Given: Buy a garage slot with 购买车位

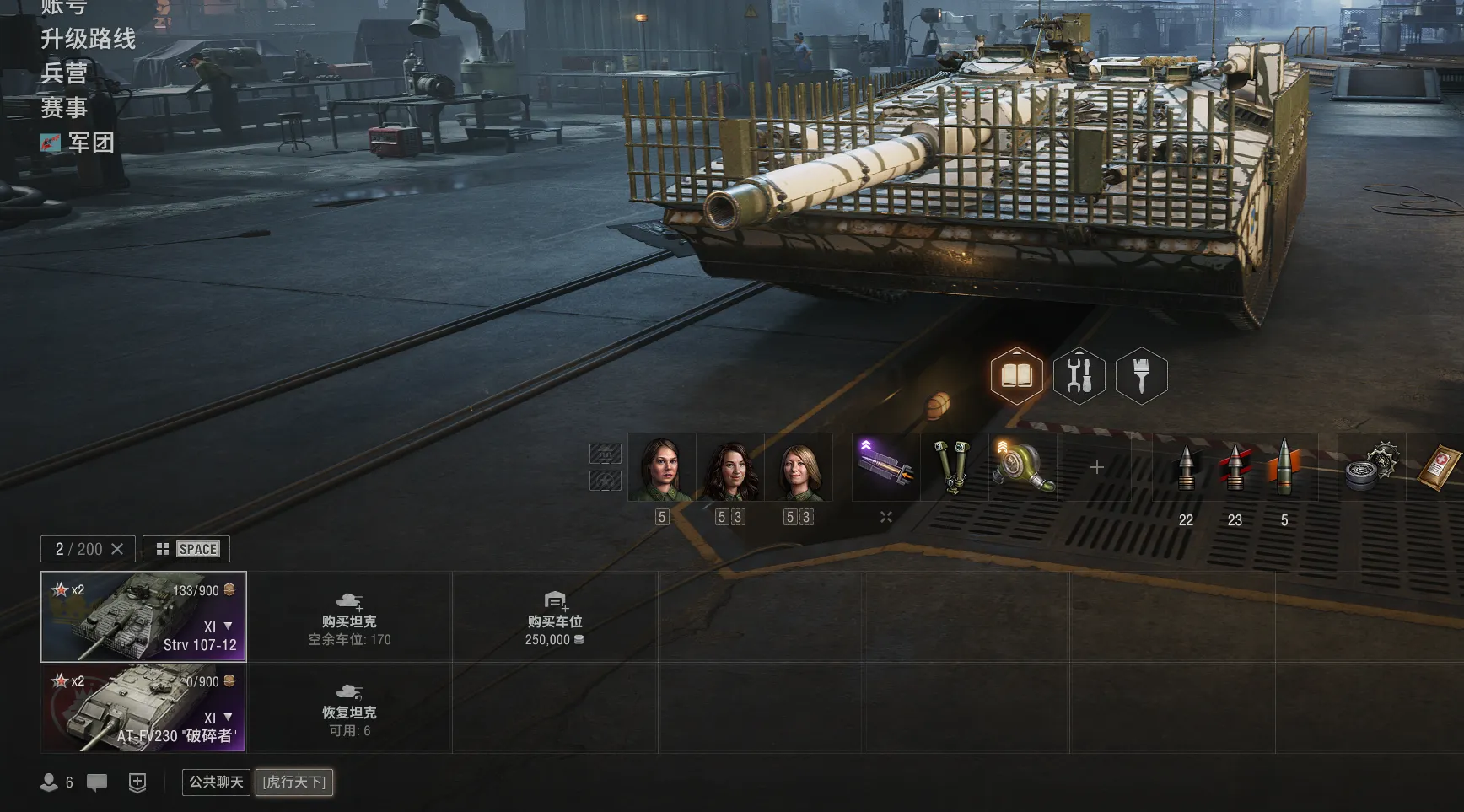Looking at the screenshot, I should [554, 618].
